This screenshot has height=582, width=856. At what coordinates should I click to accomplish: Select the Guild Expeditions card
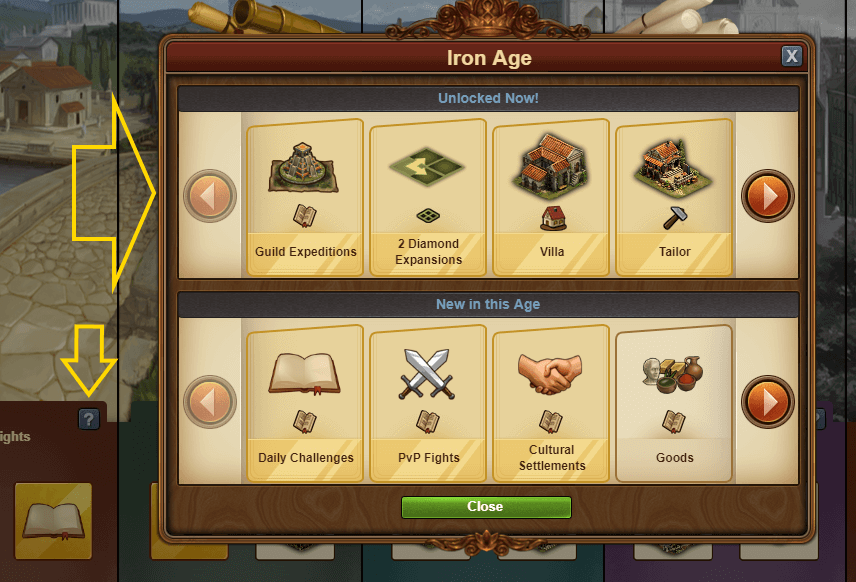point(305,197)
